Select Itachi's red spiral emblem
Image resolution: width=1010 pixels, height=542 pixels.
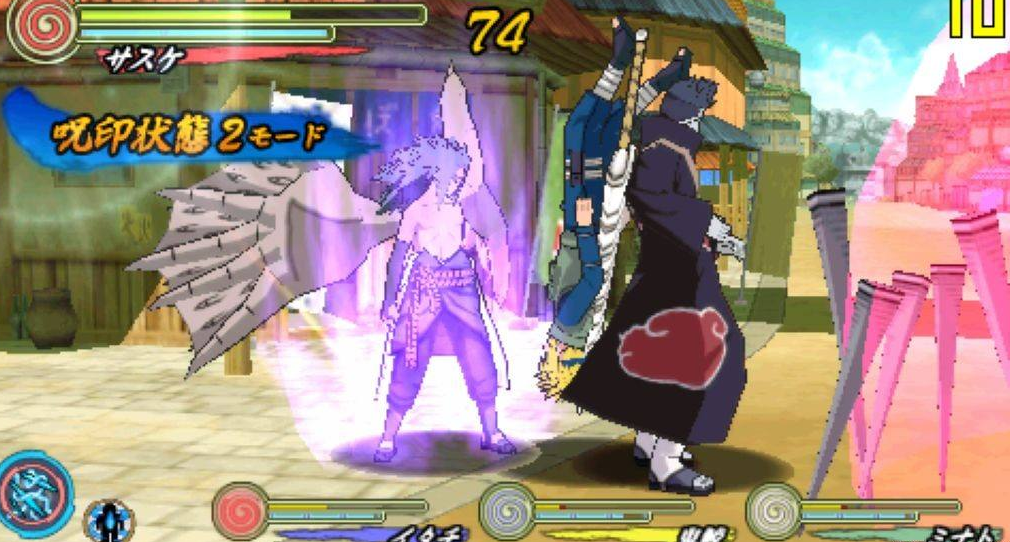click(241, 510)
